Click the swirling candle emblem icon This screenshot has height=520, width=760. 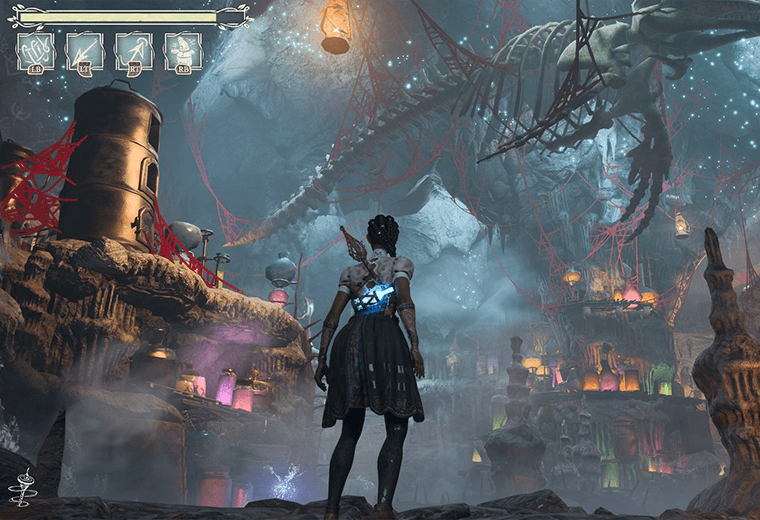coord(19,487)
